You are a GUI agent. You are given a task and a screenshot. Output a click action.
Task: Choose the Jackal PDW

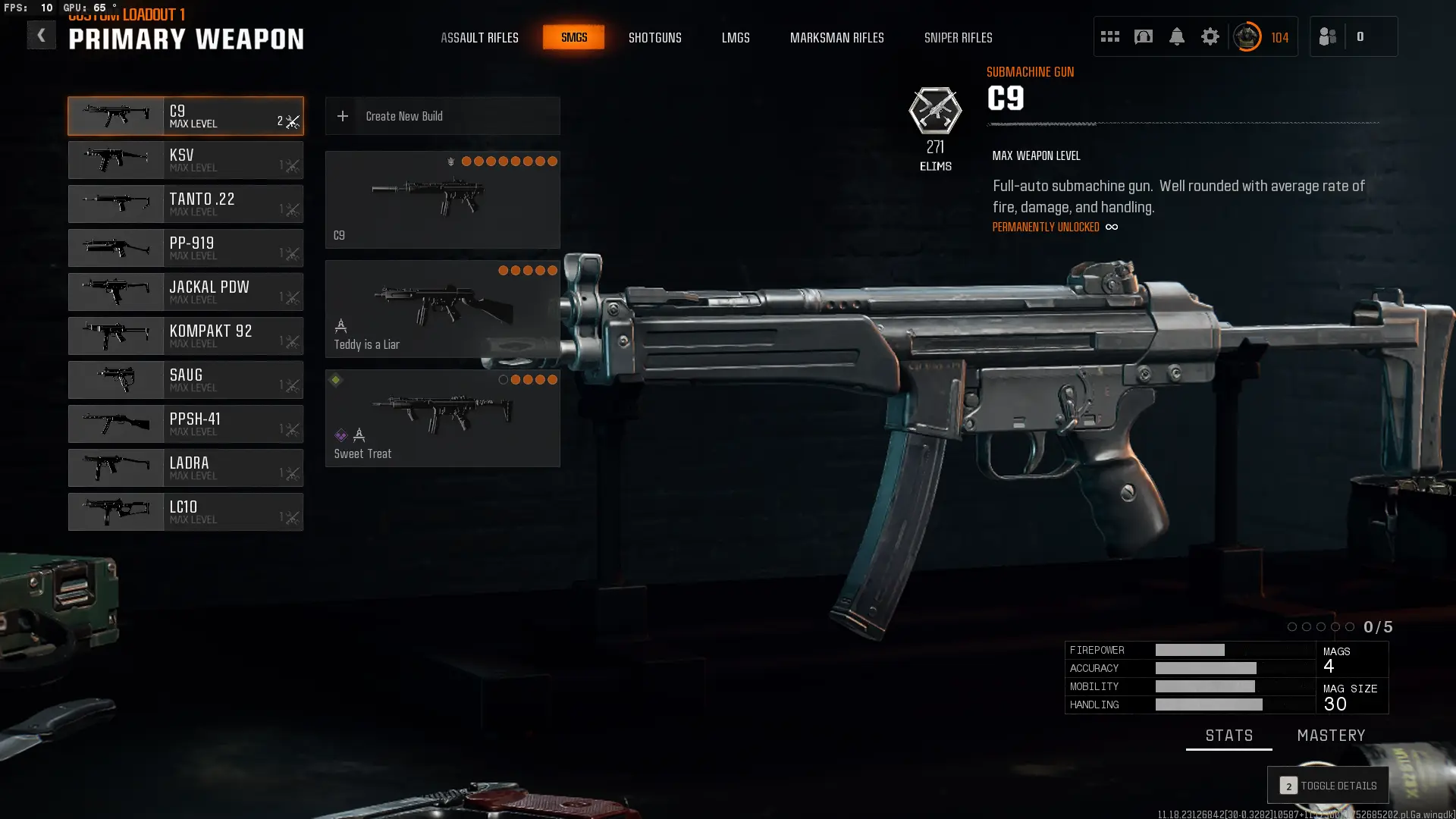click(186, 292)
